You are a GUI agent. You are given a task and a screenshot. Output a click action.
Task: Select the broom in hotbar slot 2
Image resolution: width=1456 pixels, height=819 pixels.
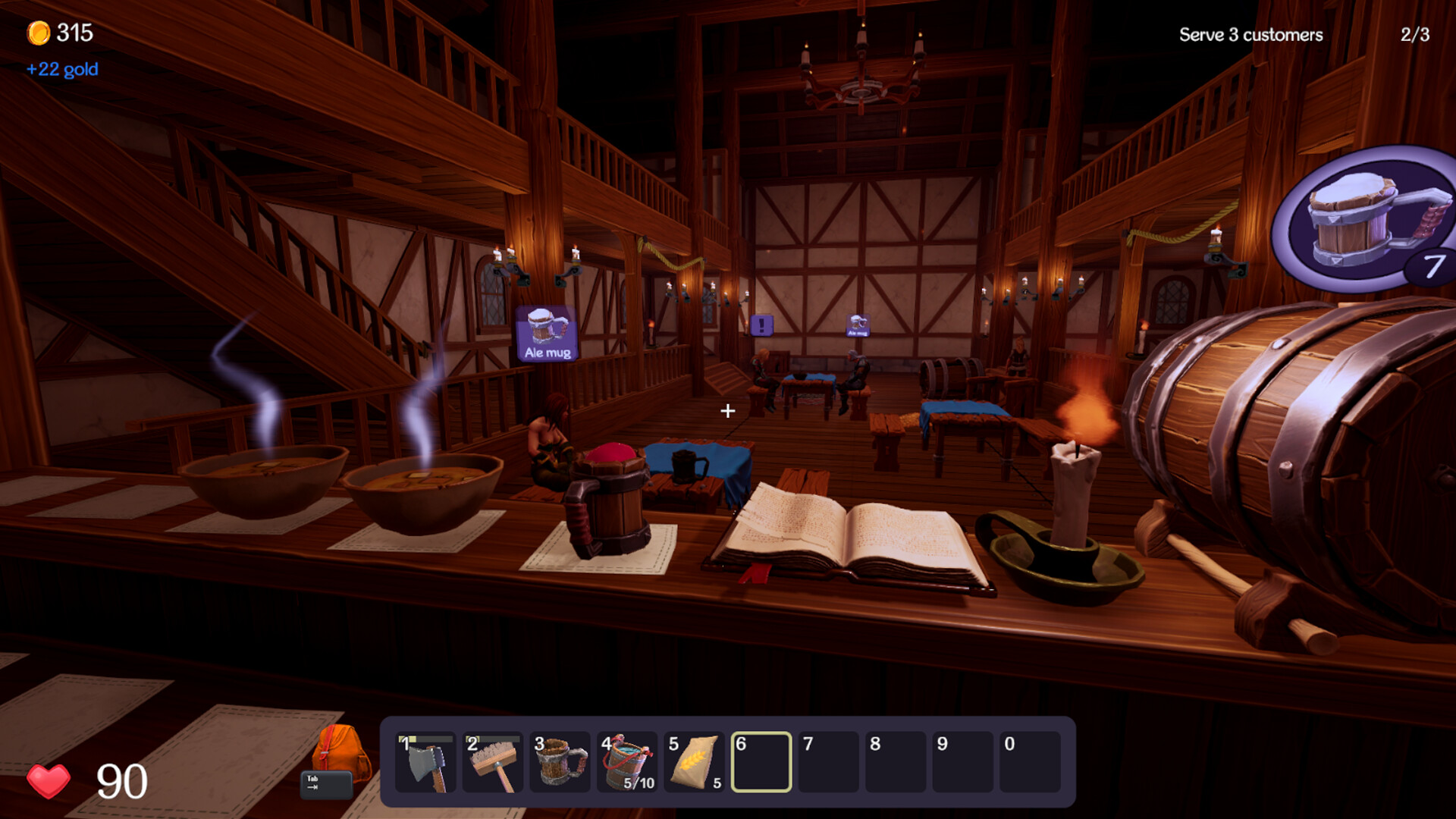[493, 764]
